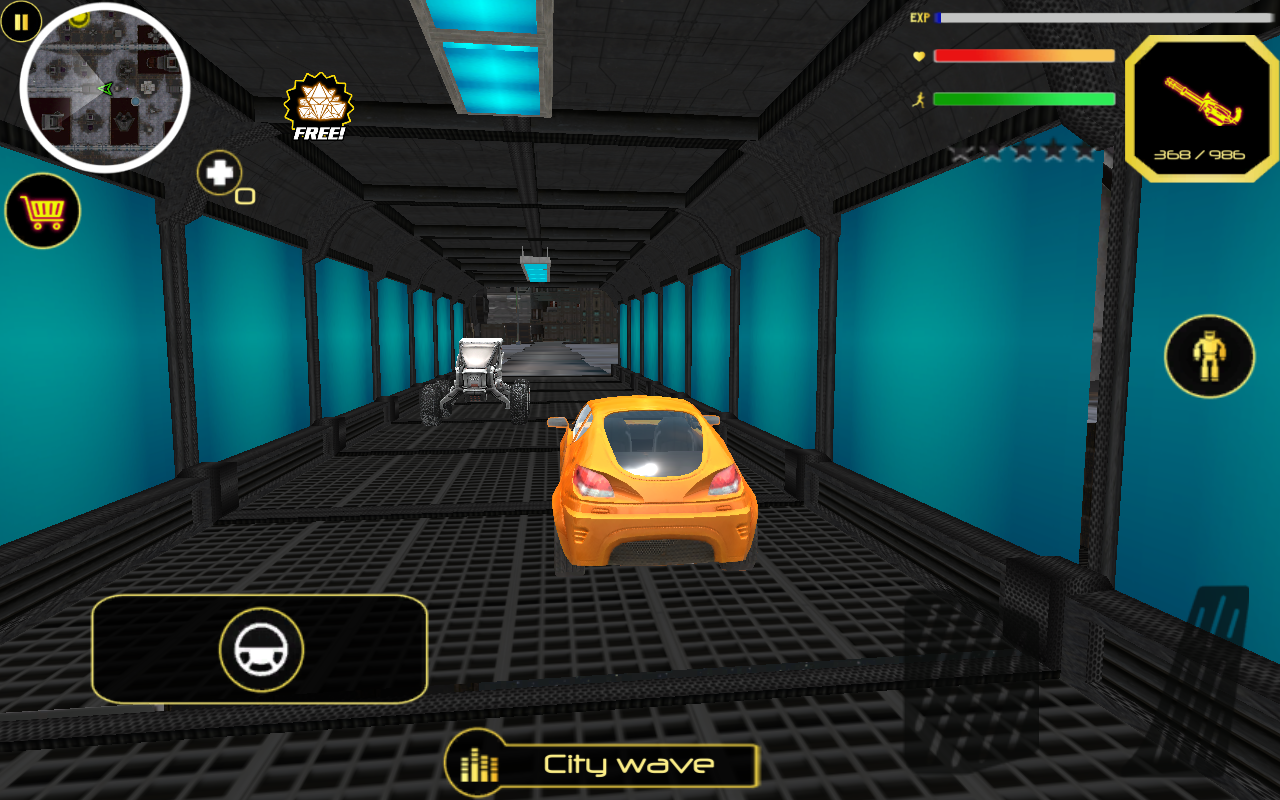
Task: Click the wanted stars row
Action: (1022, 150)
